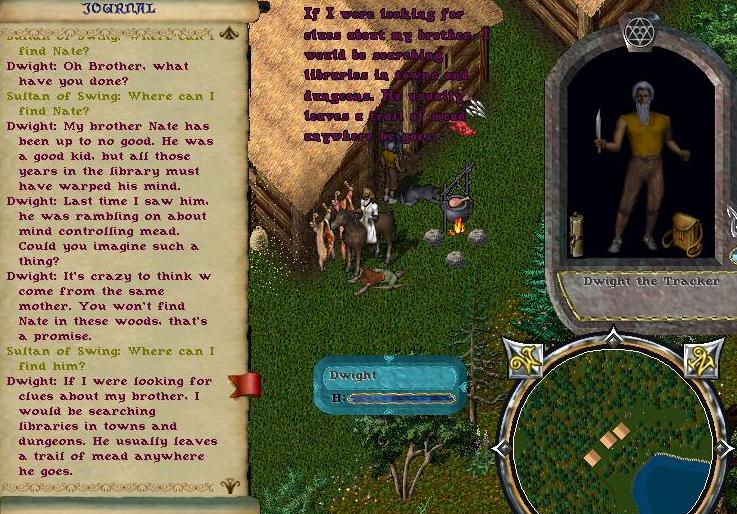Select Dwight's health bar gump
The width and height of the screenshot is (737, 514).
click(390, 385)
